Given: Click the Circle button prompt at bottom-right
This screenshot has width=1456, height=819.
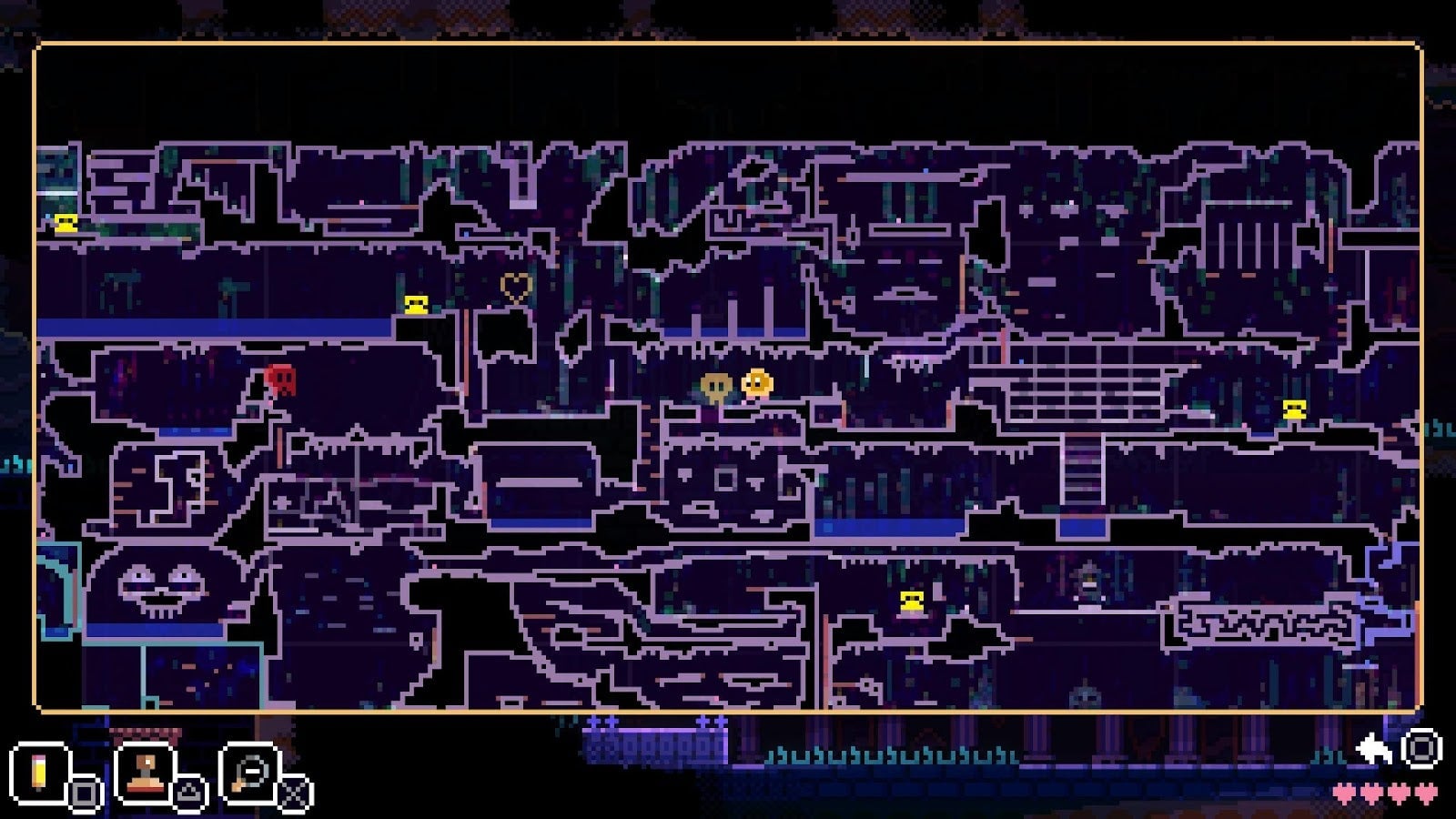Looking at the screenshot, I should [x=1420, y=751].
